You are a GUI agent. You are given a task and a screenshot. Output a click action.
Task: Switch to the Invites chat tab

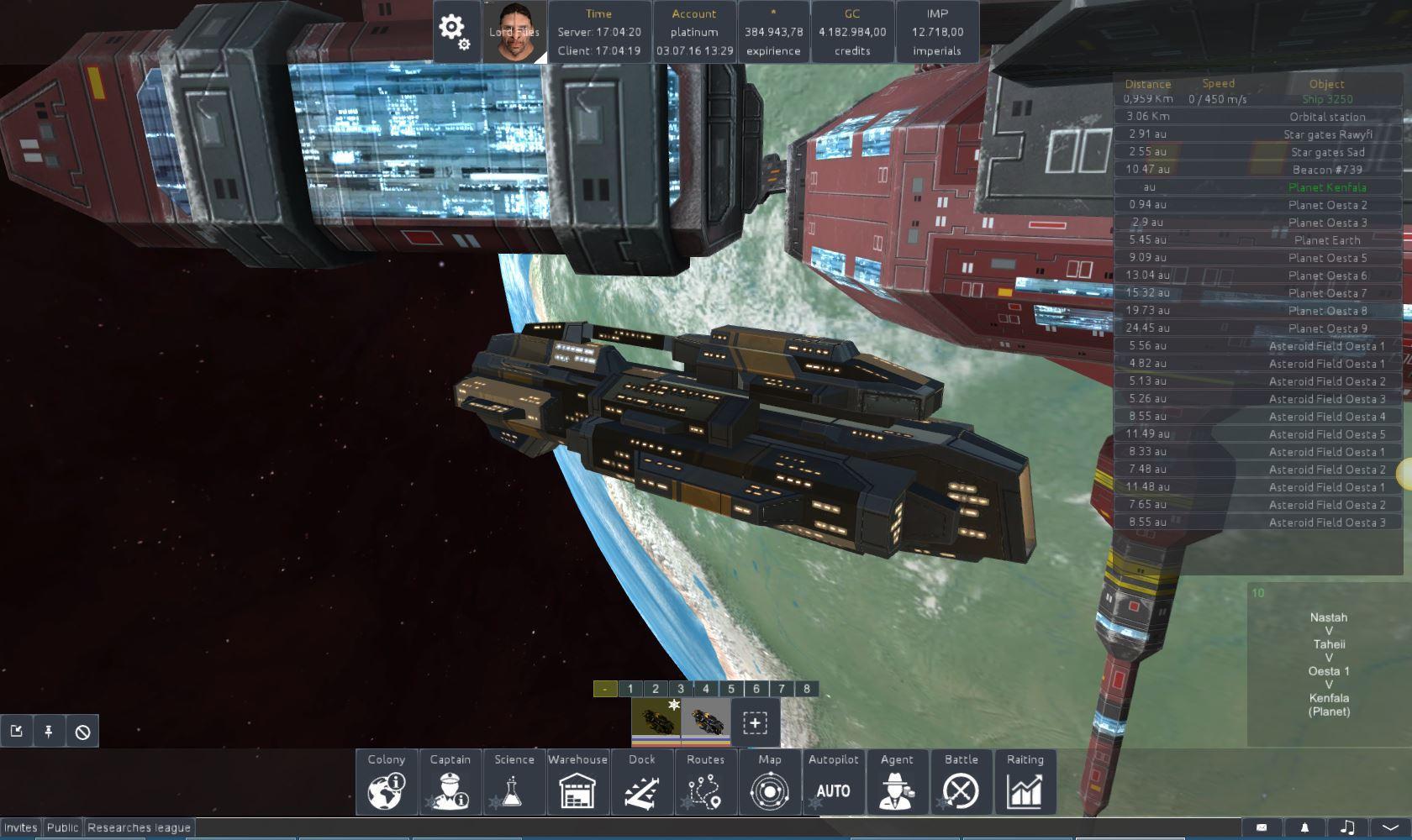click(x=21, y=827)
